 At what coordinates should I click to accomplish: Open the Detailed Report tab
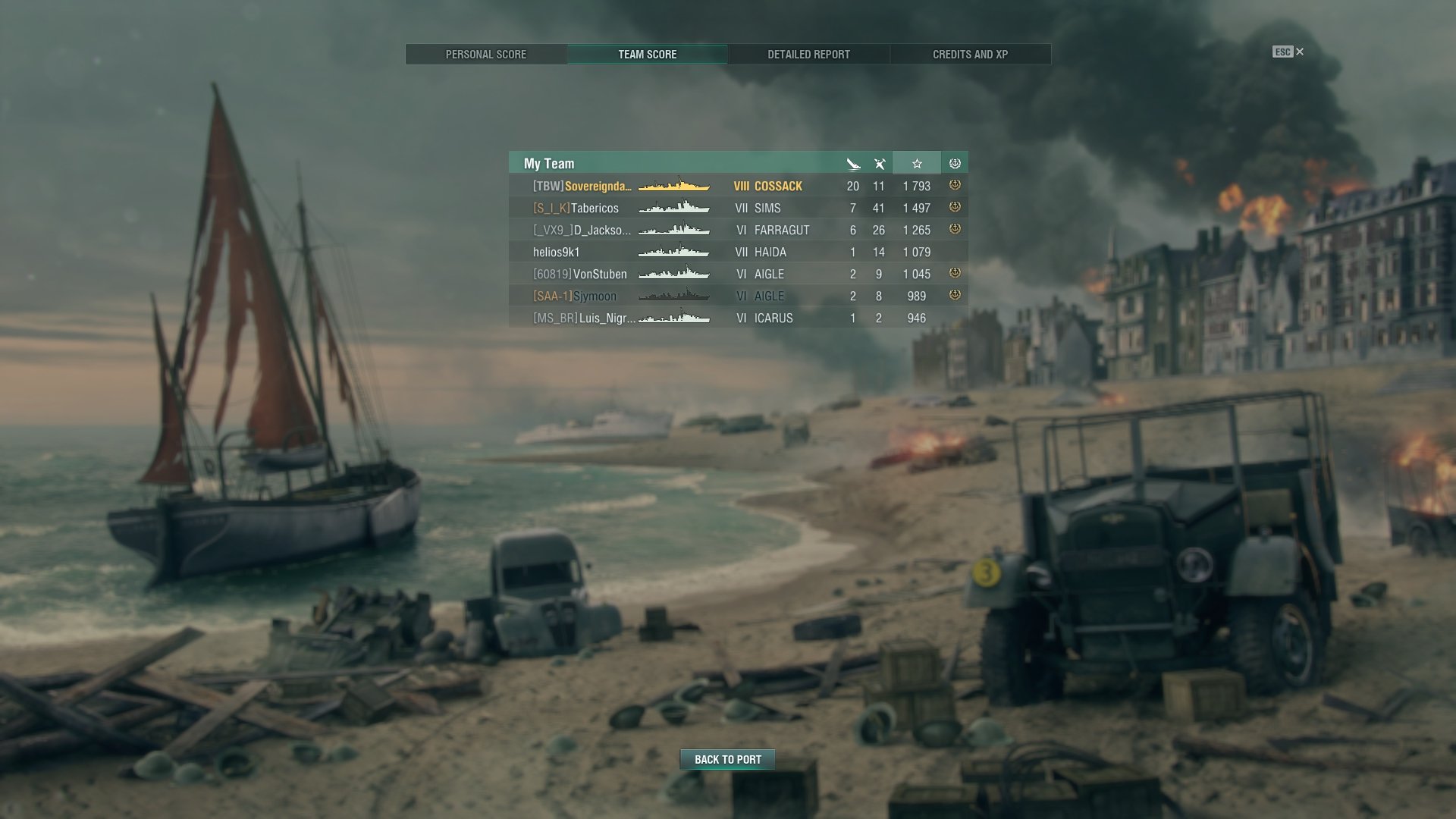pos(808,55)
